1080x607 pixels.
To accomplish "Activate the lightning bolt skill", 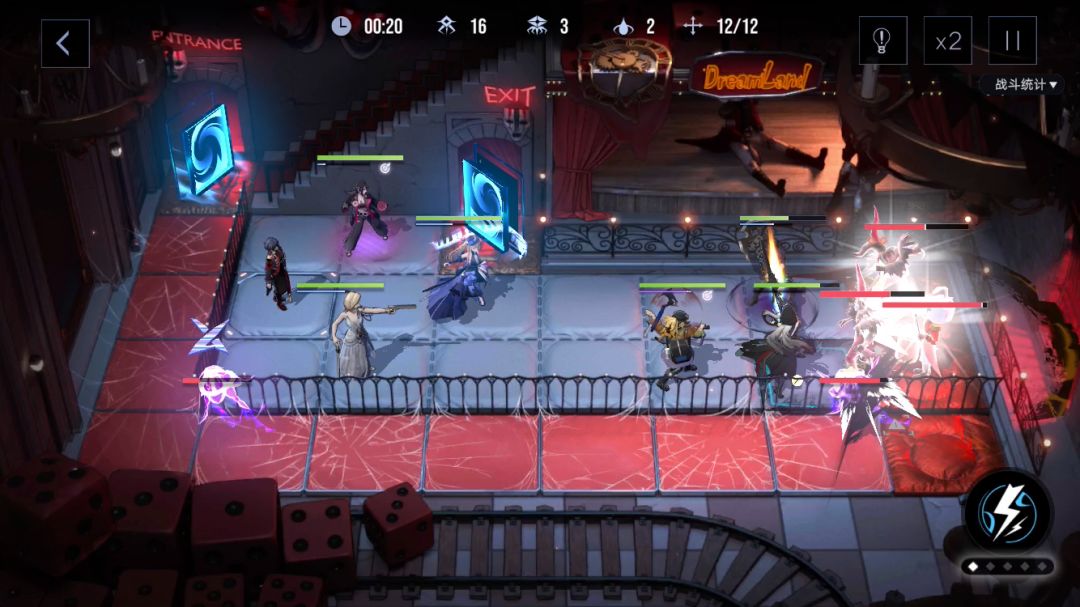I will (x=1007, y=511).
